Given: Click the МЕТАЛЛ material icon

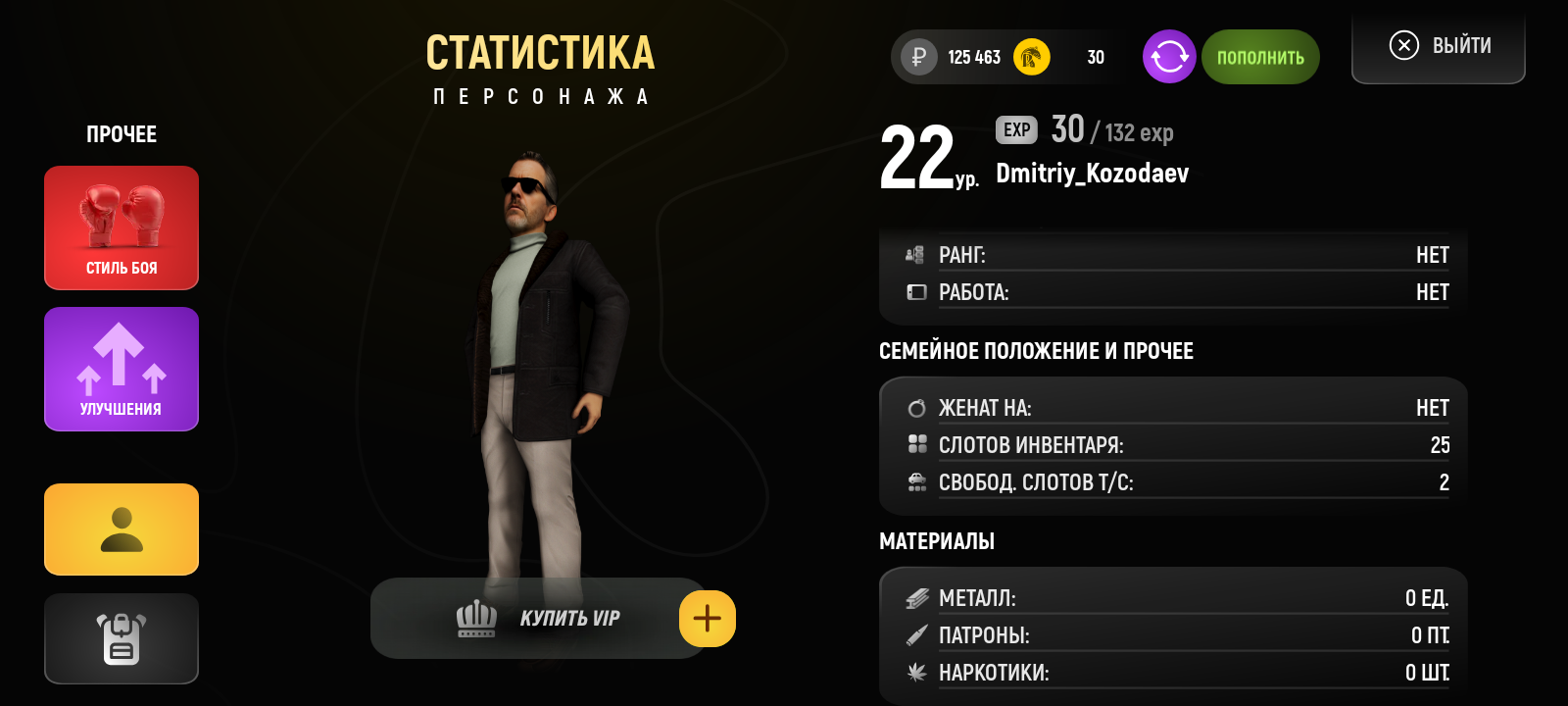Looking at the screenshot, I should coord(915,596).
